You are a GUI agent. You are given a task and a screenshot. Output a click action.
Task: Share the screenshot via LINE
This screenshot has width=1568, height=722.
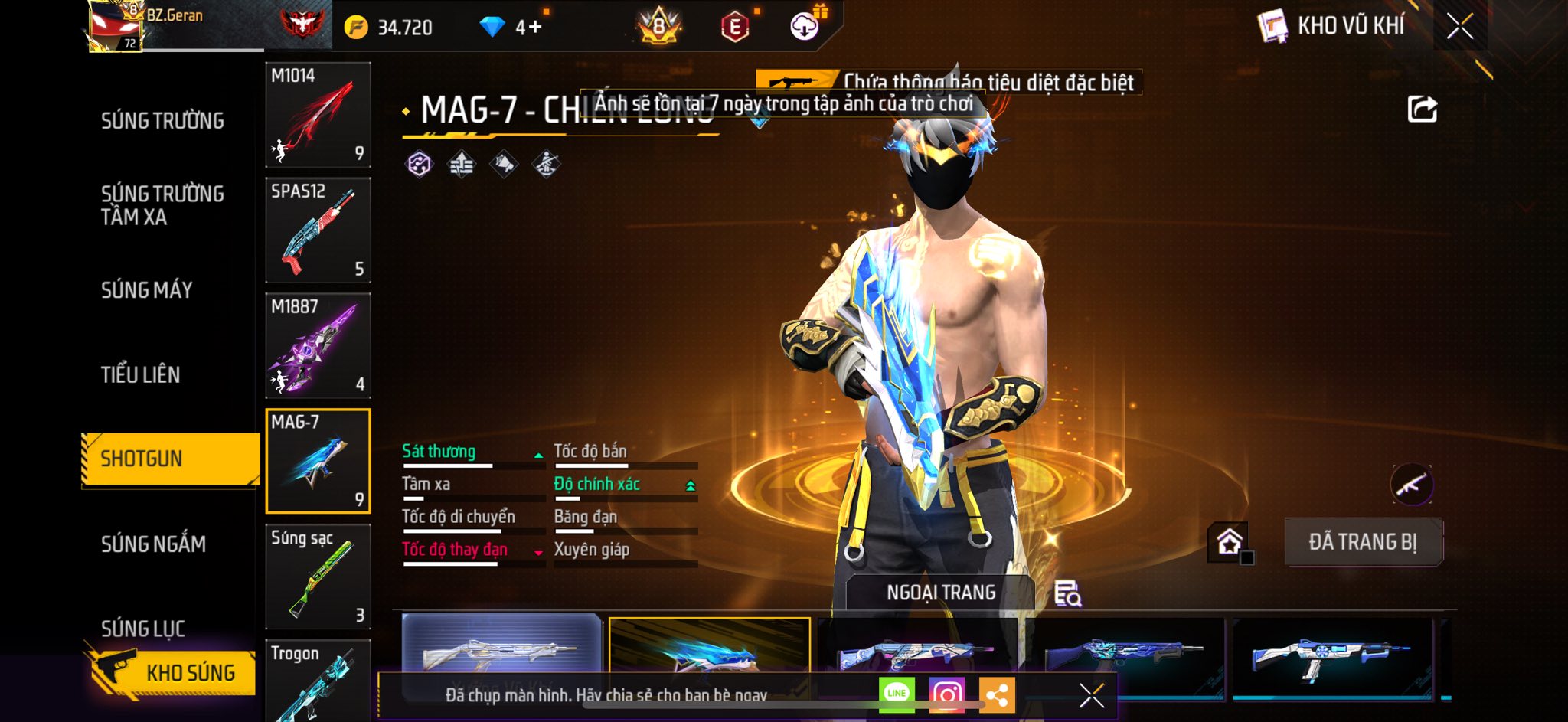(x=897, y=694)
